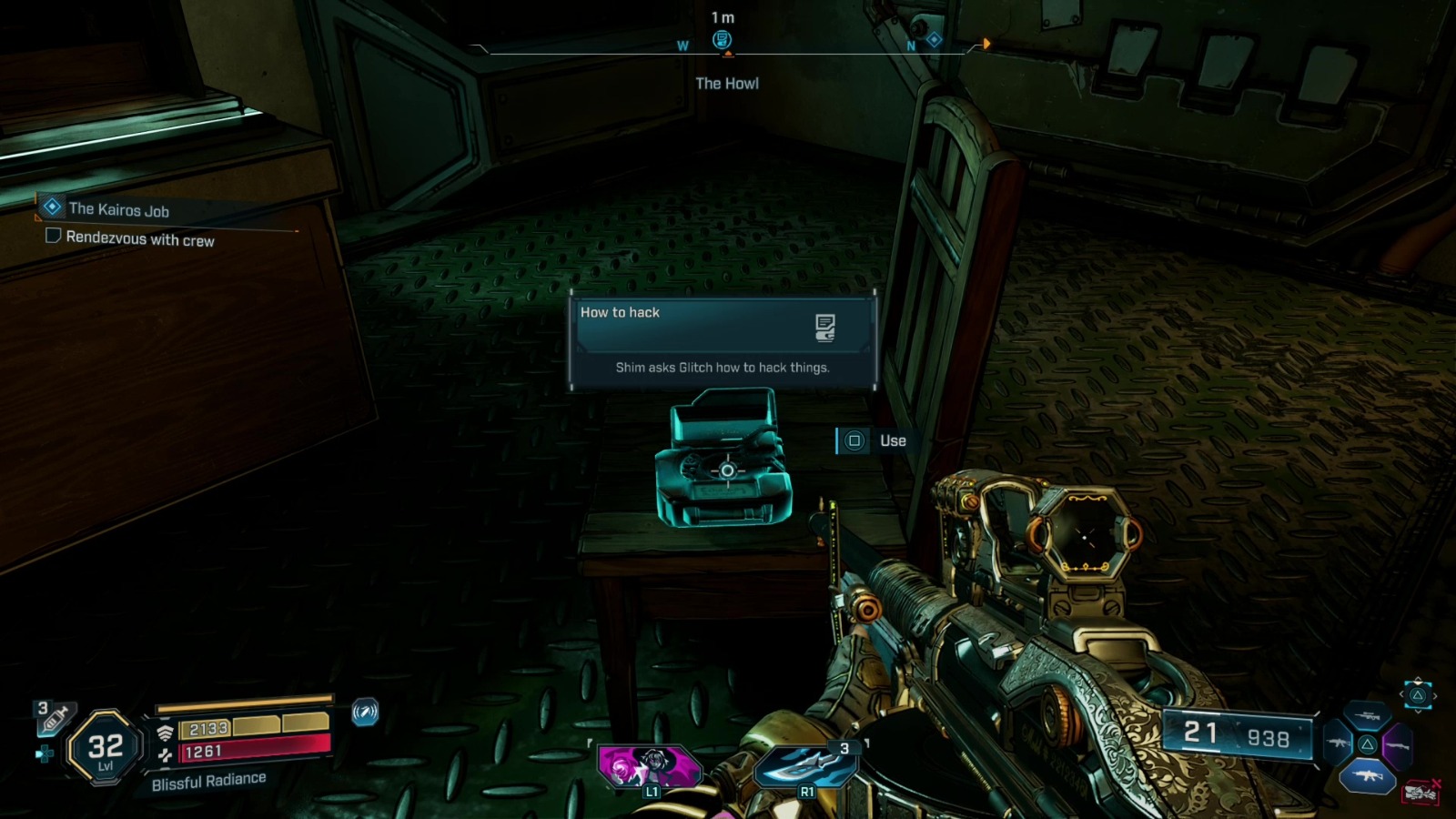The image size is (1456, 819).
Task: Select The Kairos Job quest tracker
Action: coord(118,209)
